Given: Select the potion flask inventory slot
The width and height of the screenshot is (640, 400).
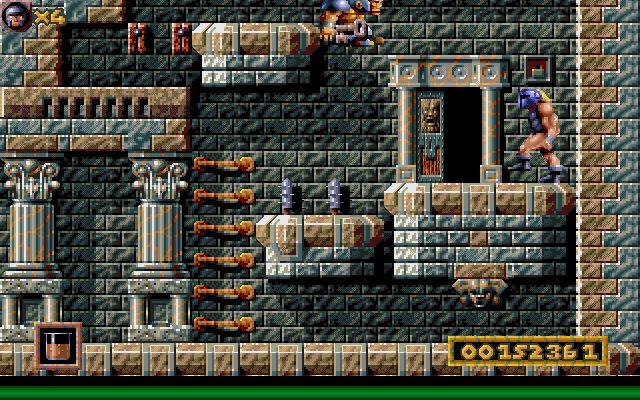Looking at the screenshot, I should coord(57,346).
